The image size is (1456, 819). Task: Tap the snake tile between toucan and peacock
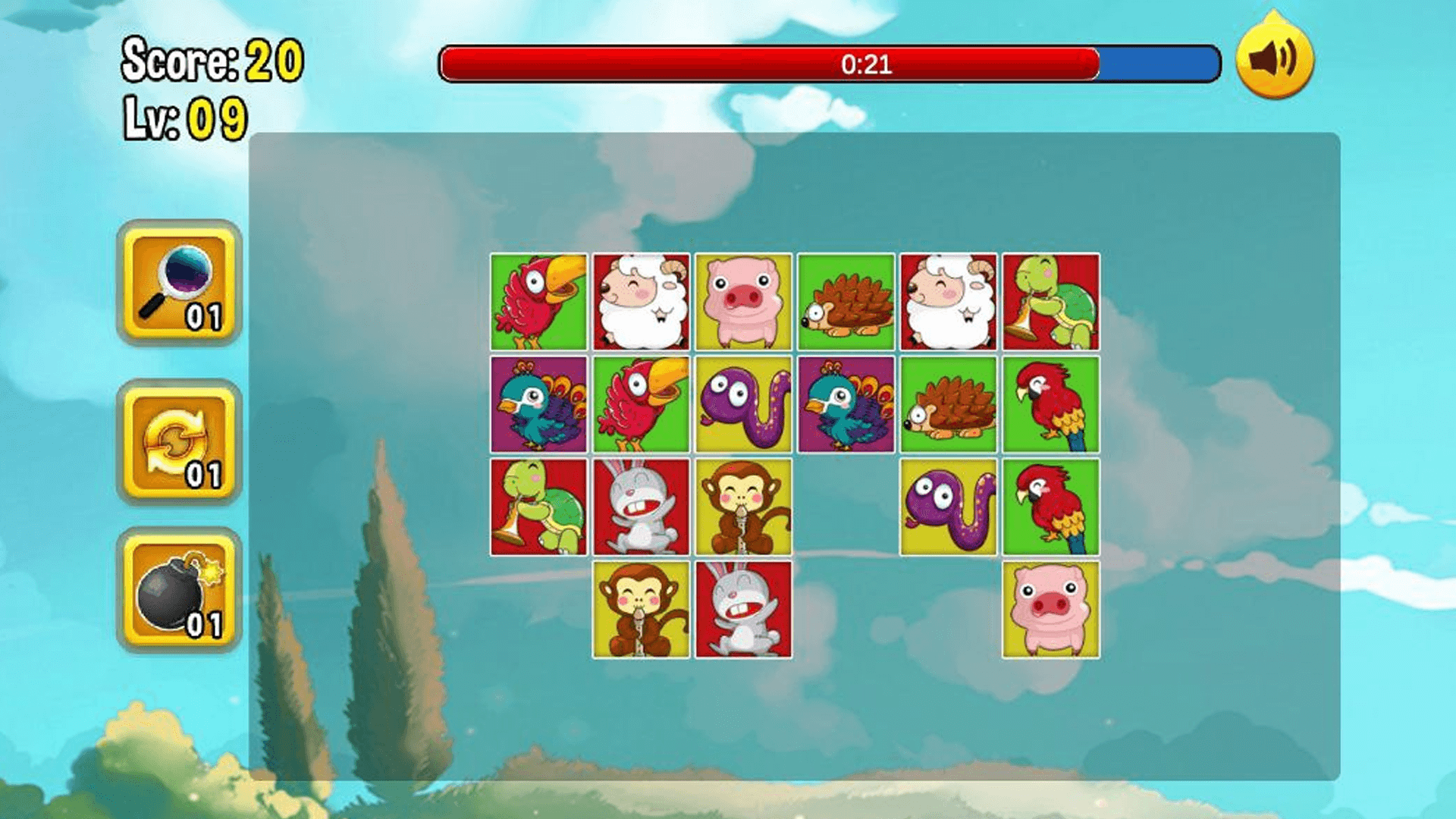click(743, 404)
